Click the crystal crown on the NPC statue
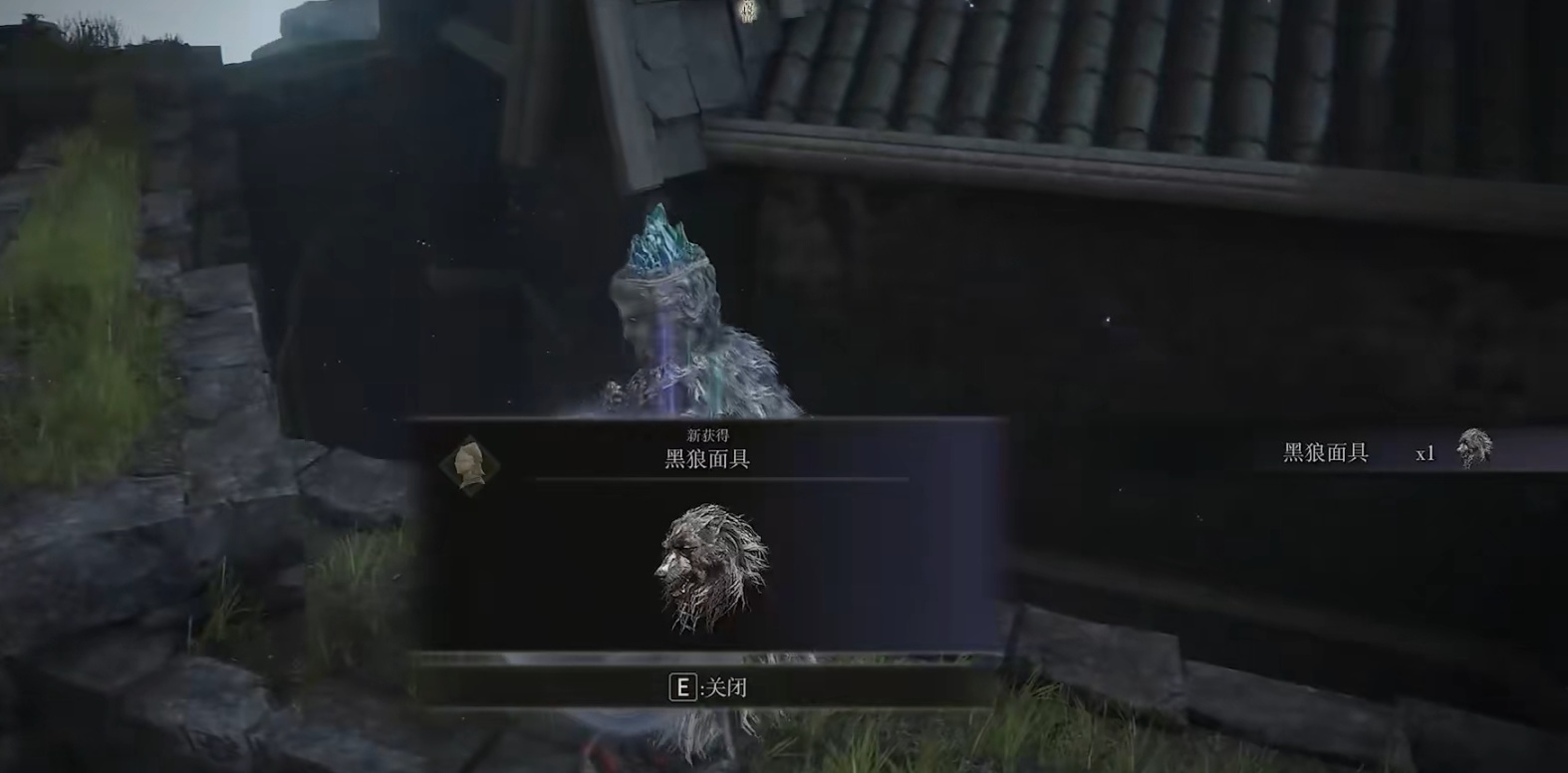 (659, 239)
